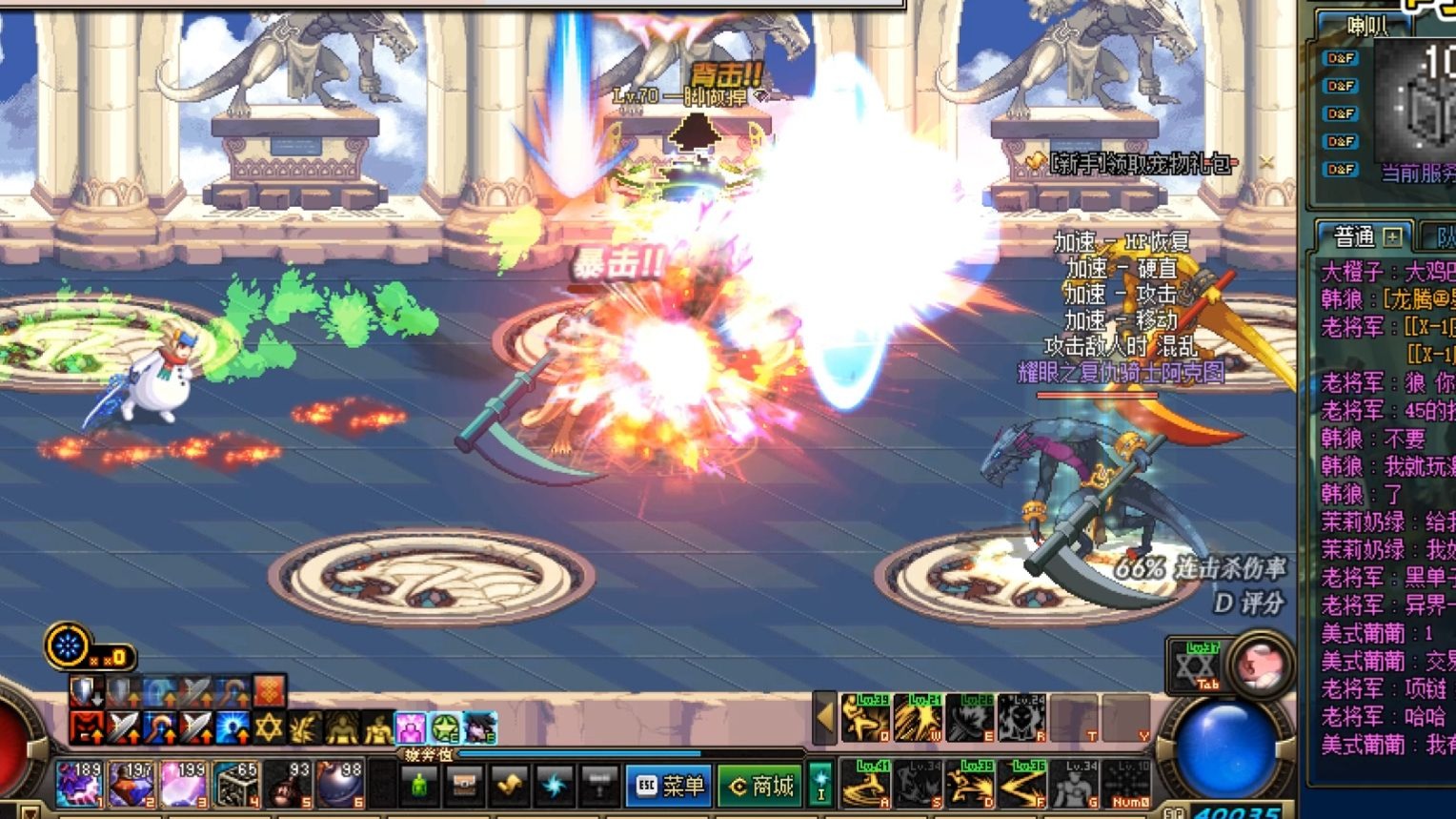
Task: Activate the Q-key kick skill
Action: click(x=866, y=718)
